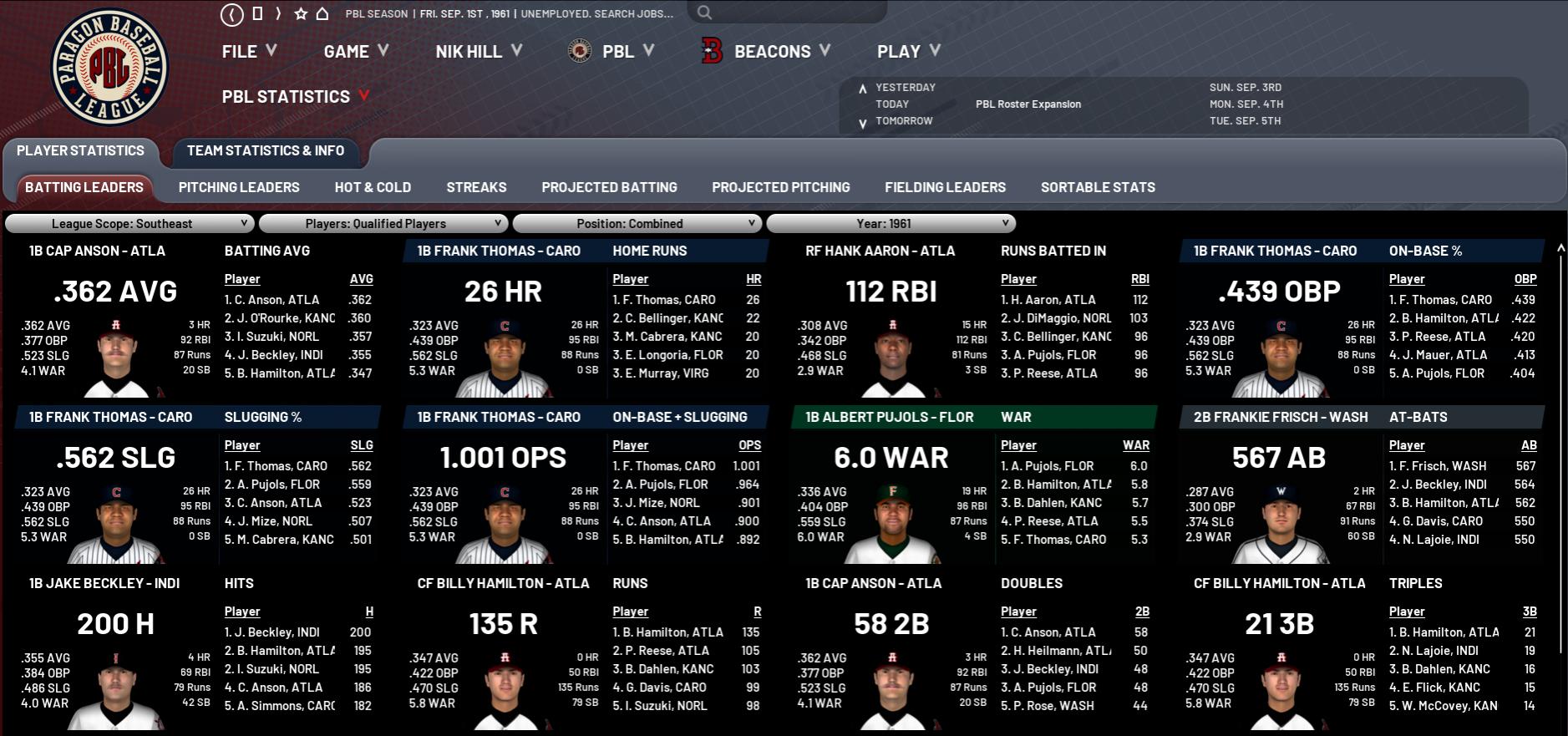
Task: Show the Pitching Leaders tab
Action: (x=239, y=188)
